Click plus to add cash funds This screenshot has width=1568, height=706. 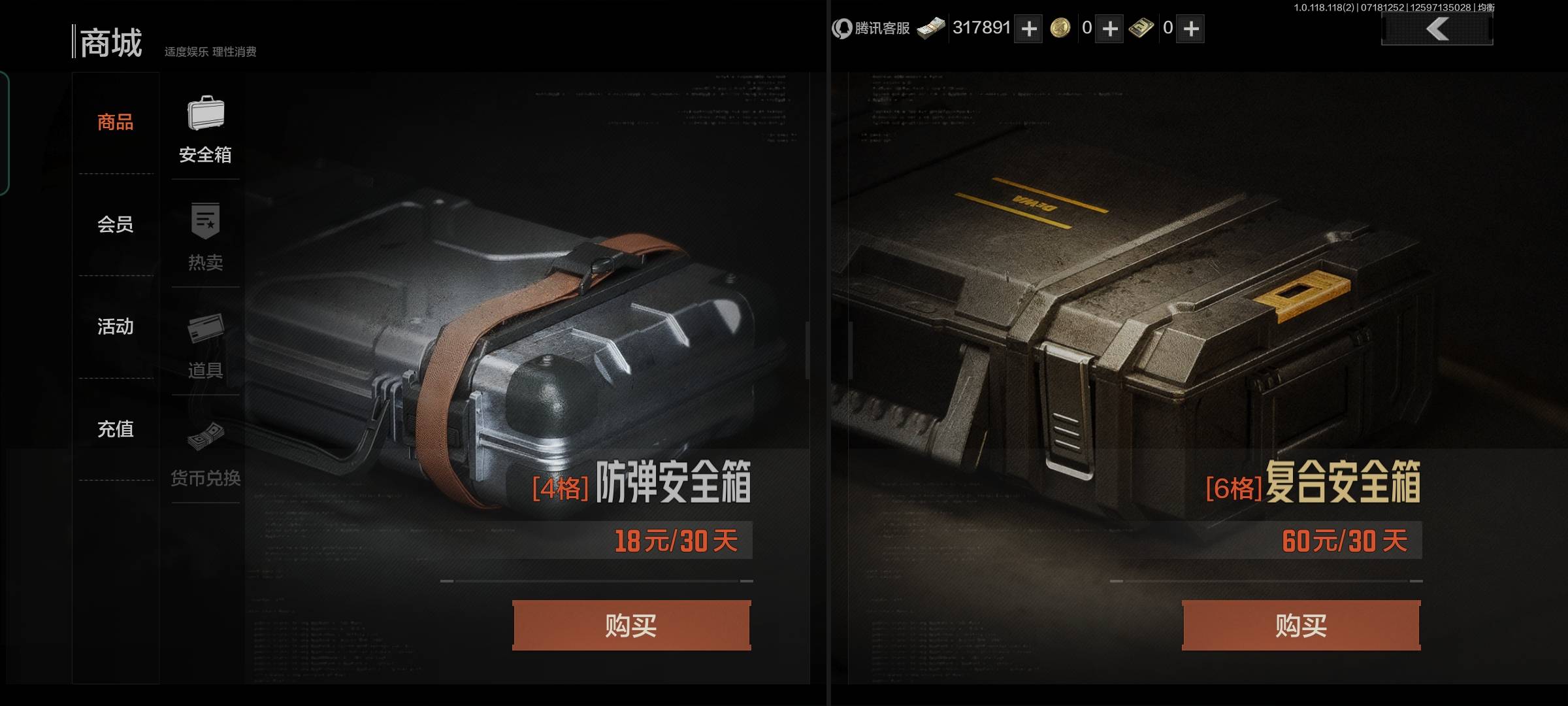point(1028,29)
